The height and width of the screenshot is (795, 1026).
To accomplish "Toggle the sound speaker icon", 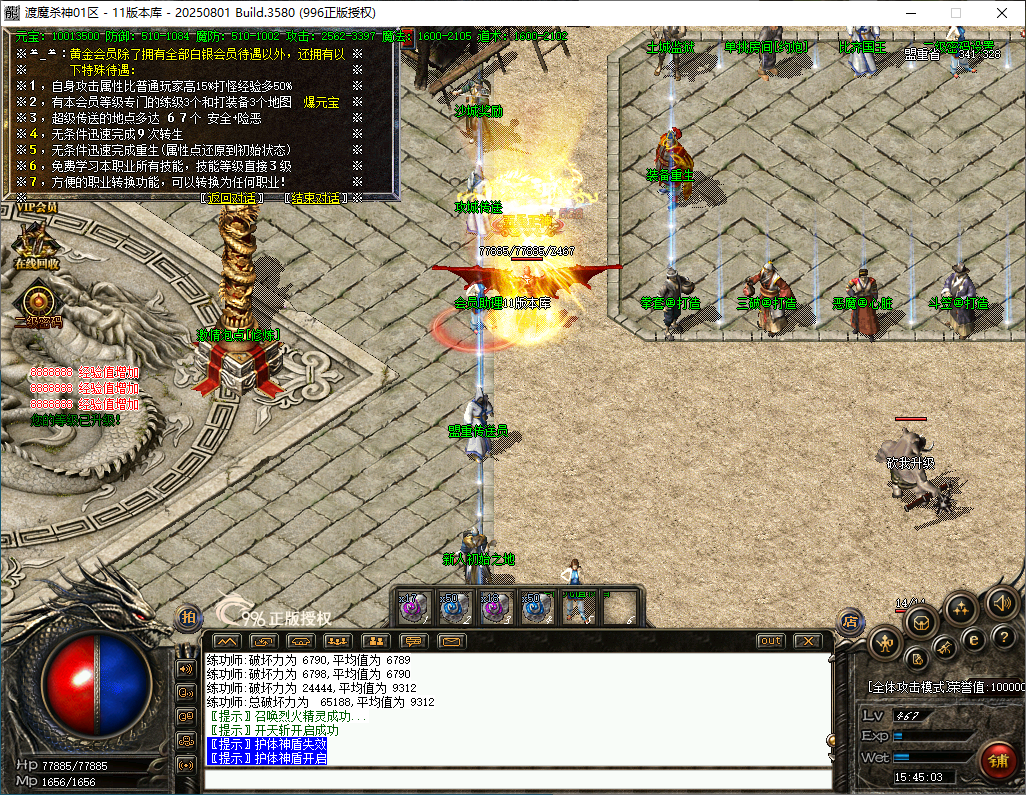I will (x=1002, y=602).
